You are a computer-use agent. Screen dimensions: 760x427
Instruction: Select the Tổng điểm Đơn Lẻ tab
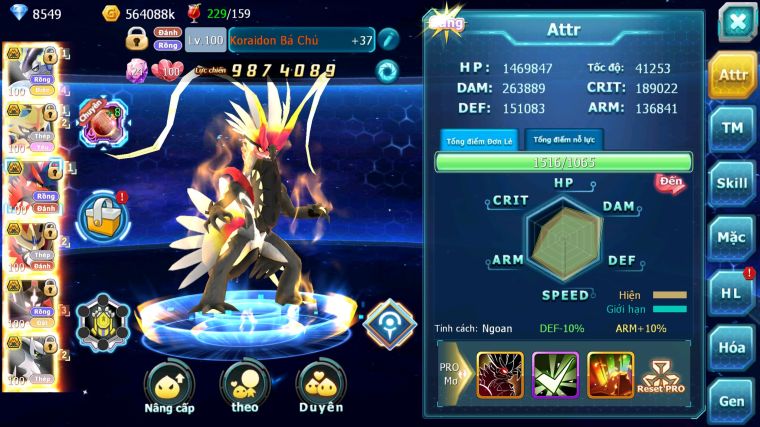pos(479,140)
